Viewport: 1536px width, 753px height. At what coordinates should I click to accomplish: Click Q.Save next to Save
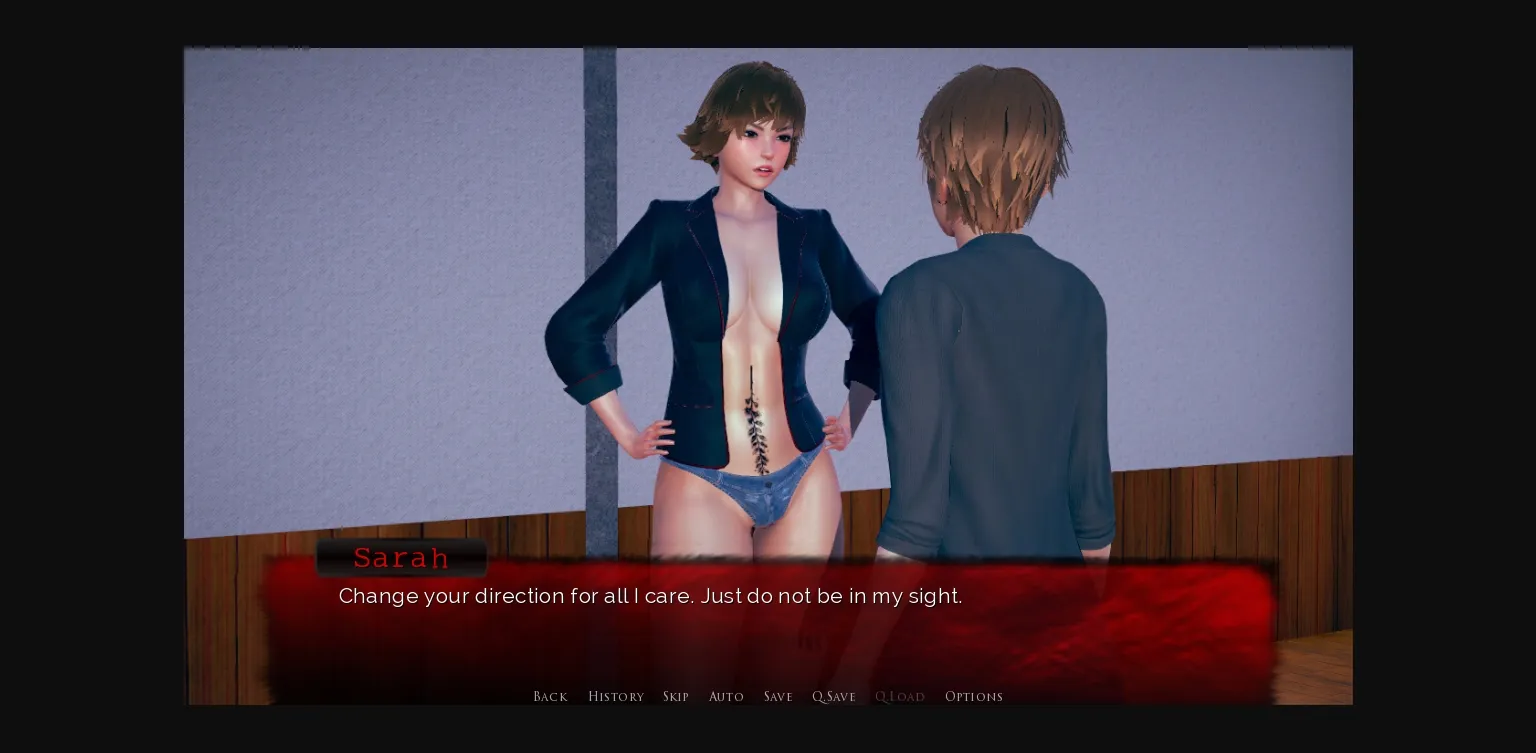click(x=834, y=696)
